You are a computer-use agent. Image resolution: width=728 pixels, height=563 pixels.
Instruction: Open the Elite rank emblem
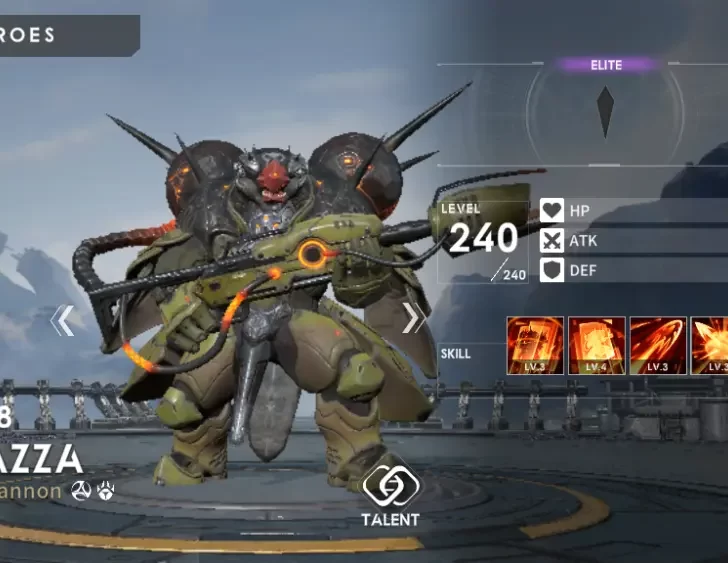(605, 111)
